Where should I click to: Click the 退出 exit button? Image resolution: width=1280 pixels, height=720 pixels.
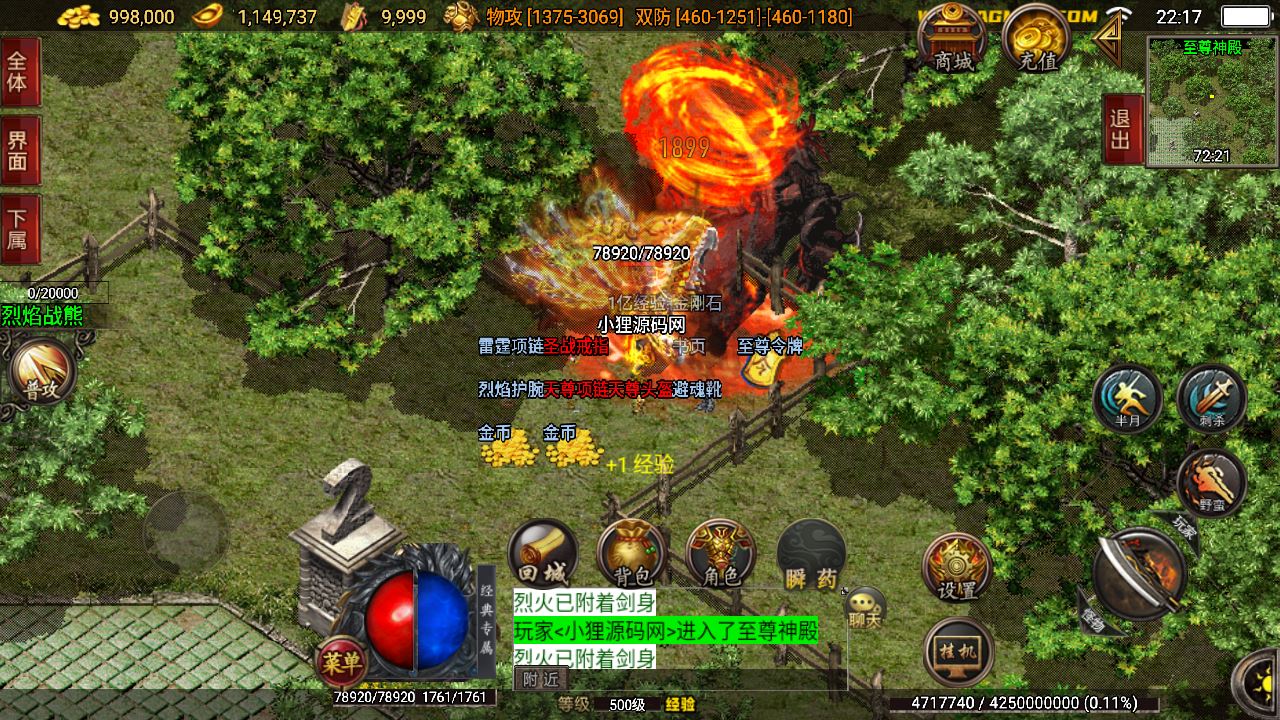pos(1121,129)
